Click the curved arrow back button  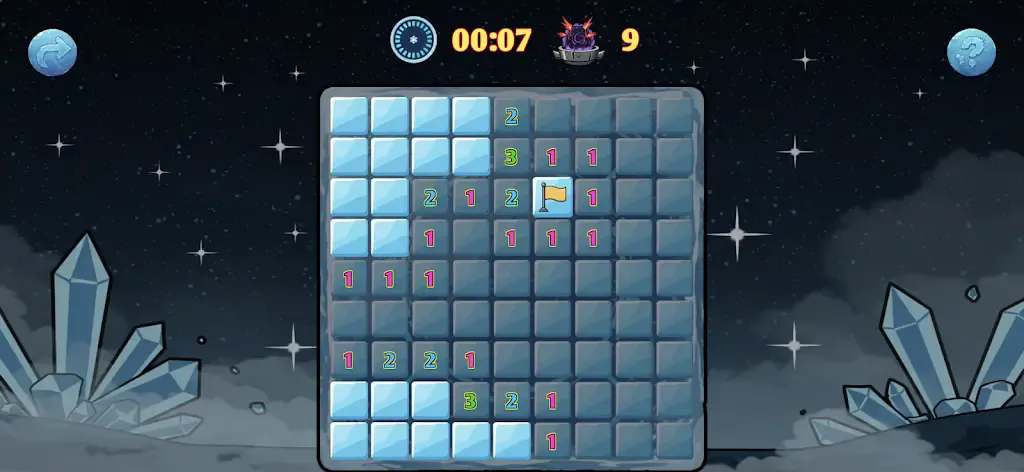coord(52,53)
